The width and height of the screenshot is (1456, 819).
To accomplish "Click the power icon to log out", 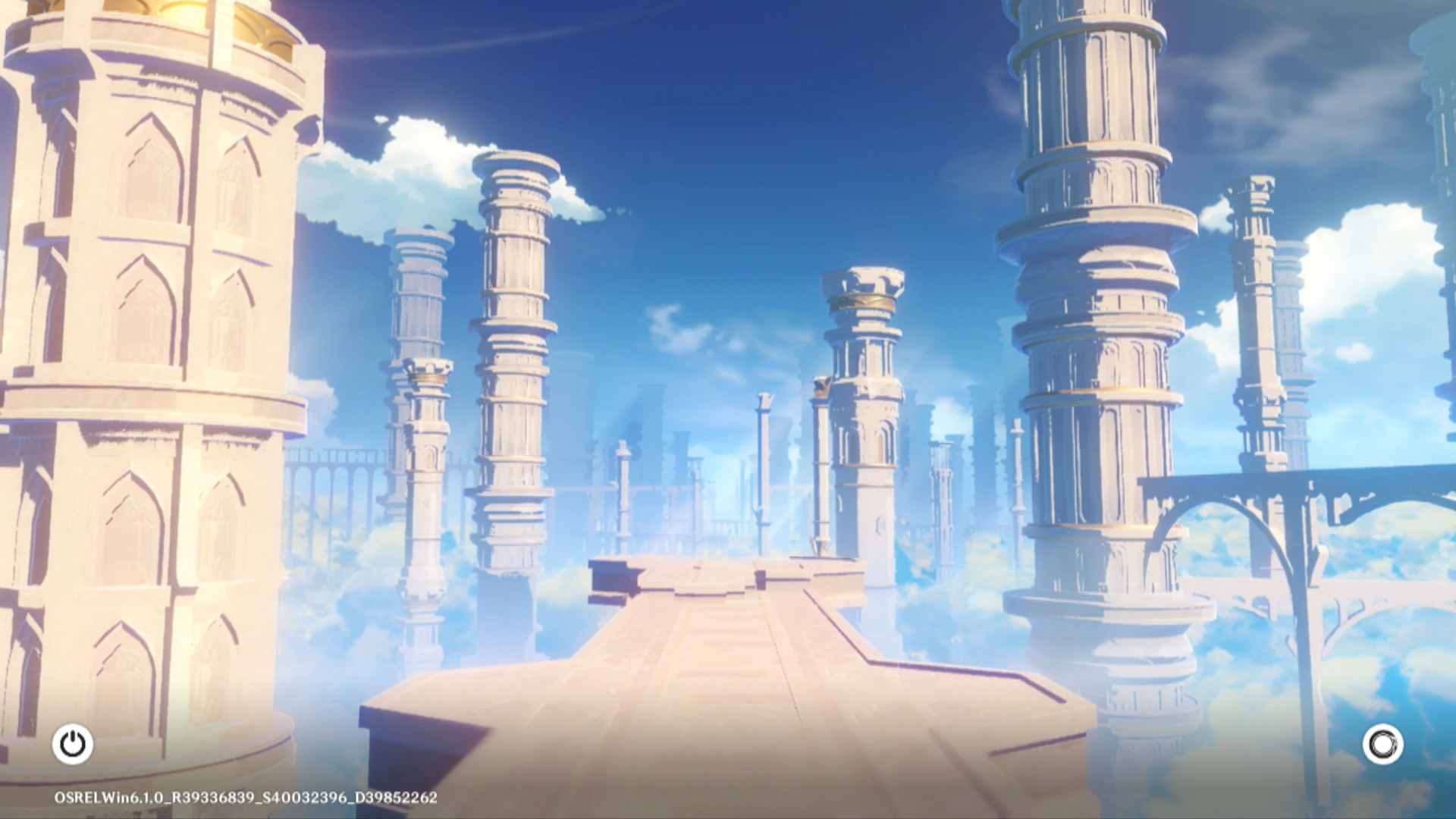I will [73, 744].
